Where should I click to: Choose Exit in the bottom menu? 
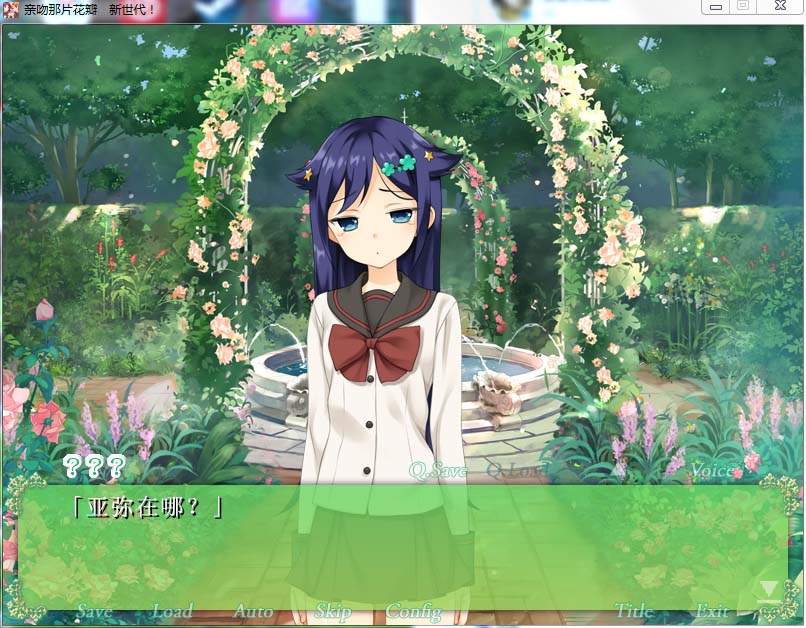coord(712,611)
